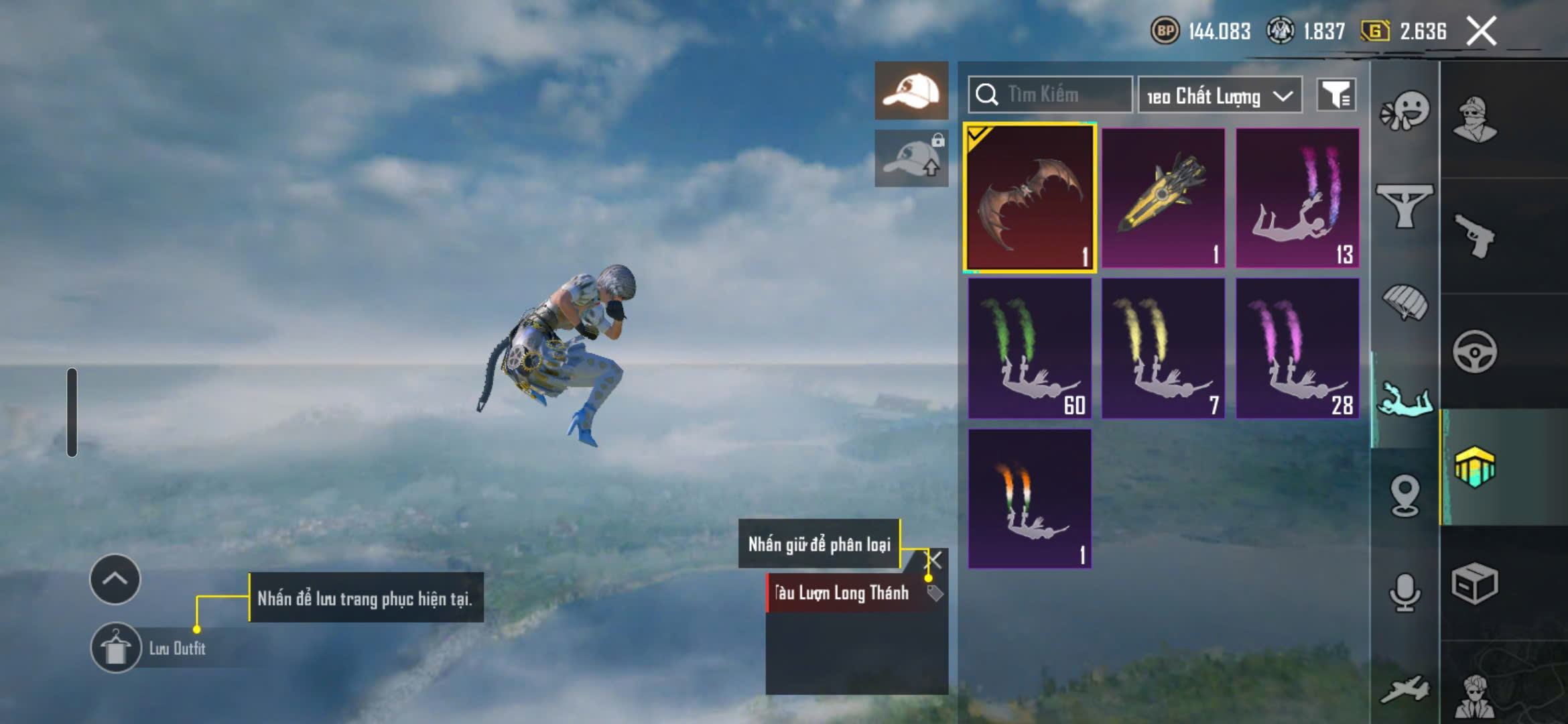Select the yellow-black rocket item
The height and width of the screenshot is (724, 1568).
(x=1163, y=198)
